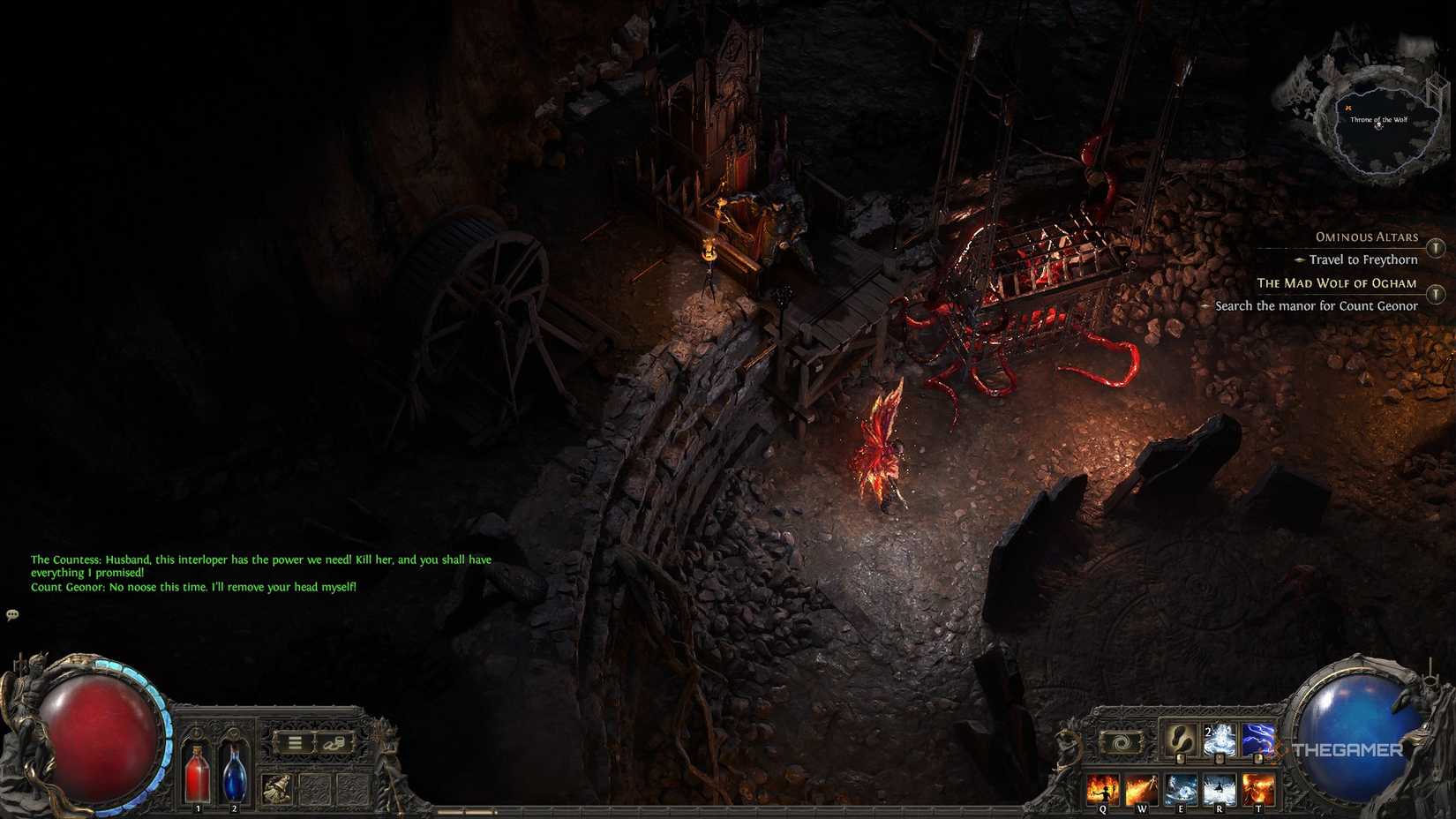Select the flame wall skill on W
The width and height of the screenshot is (1456, 819).
(1141, 788)
